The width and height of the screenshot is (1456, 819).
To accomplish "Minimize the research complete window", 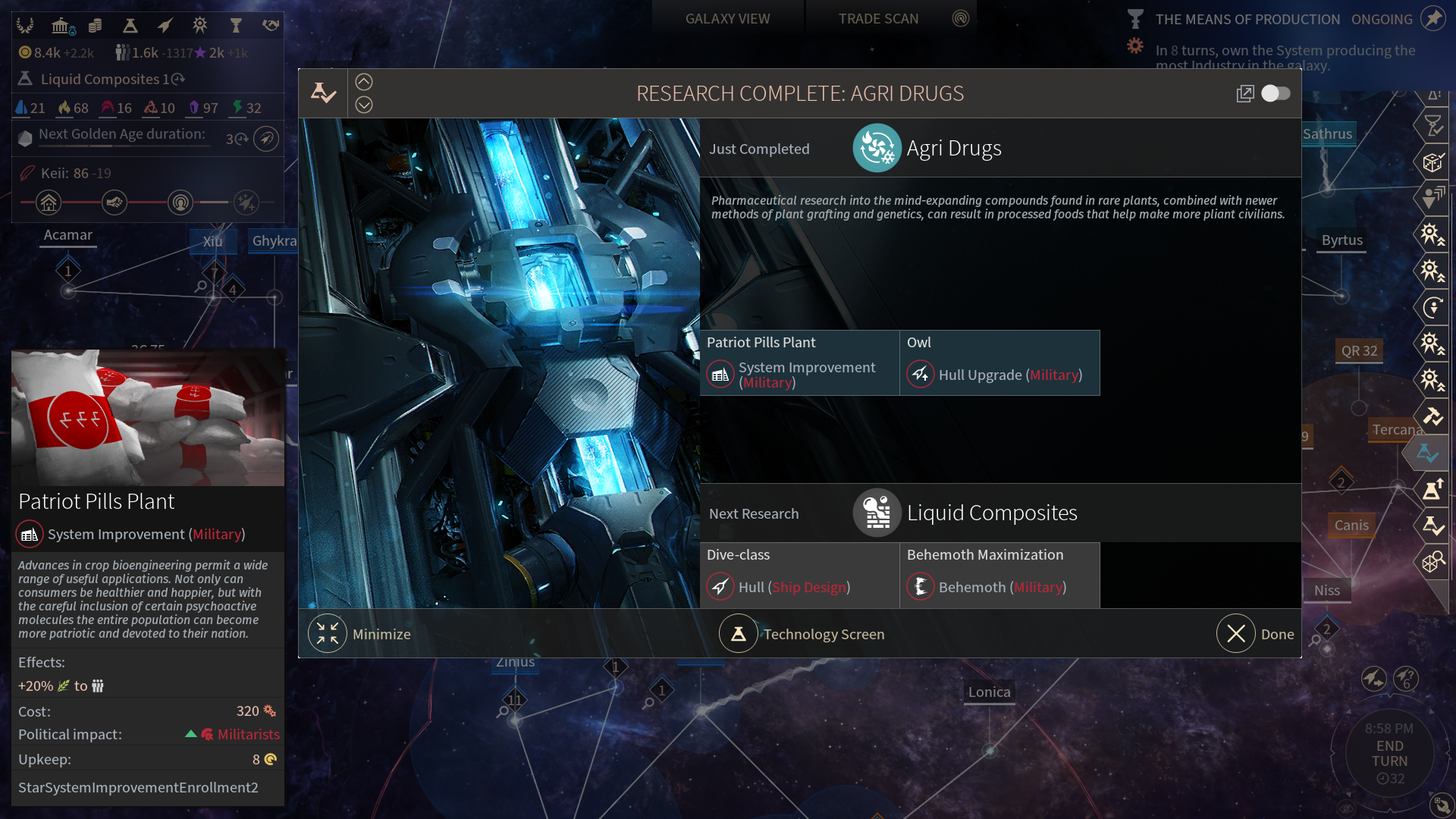I will 328,634.
